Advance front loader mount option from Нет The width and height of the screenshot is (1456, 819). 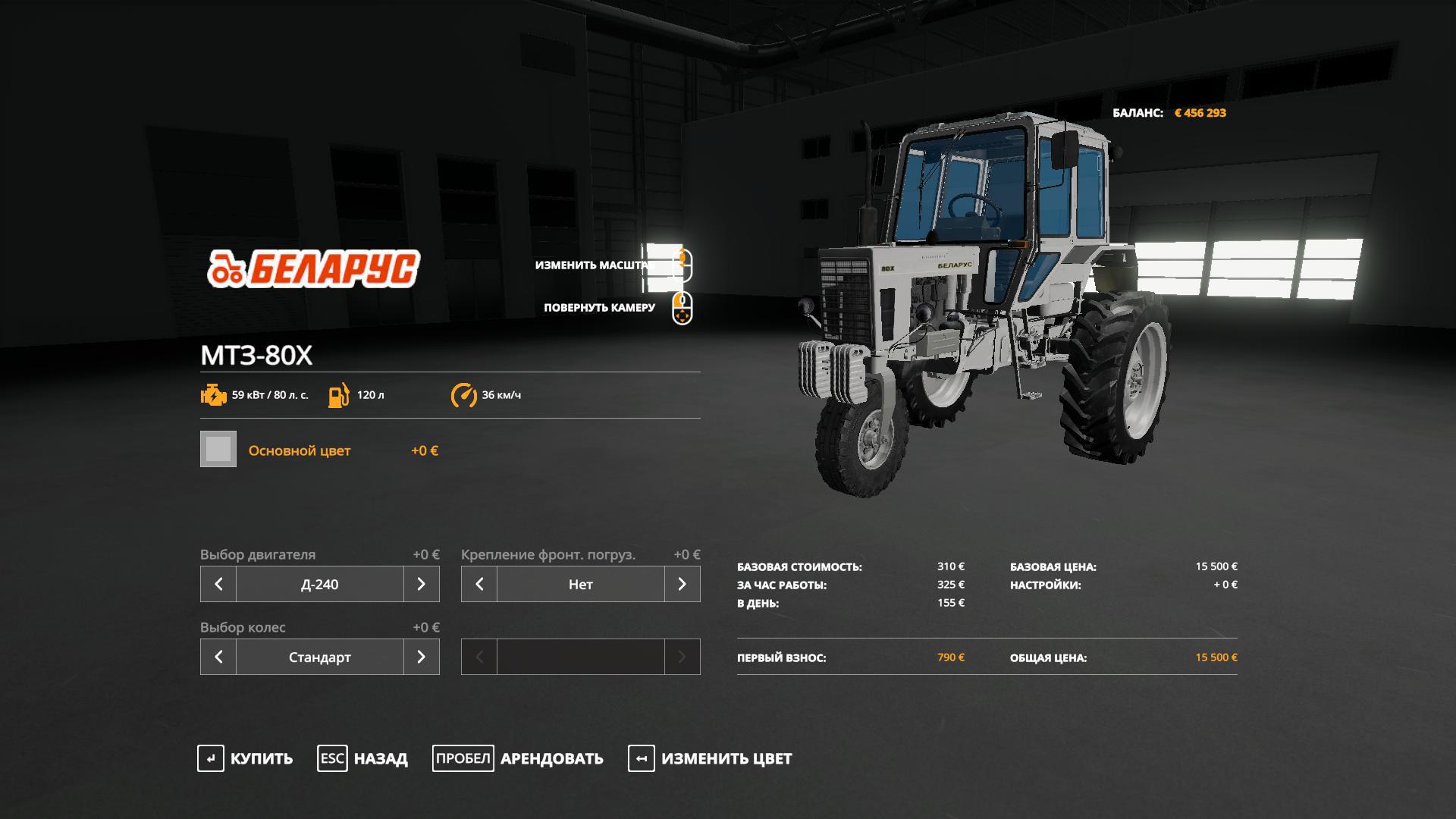[x=682, y=584]
